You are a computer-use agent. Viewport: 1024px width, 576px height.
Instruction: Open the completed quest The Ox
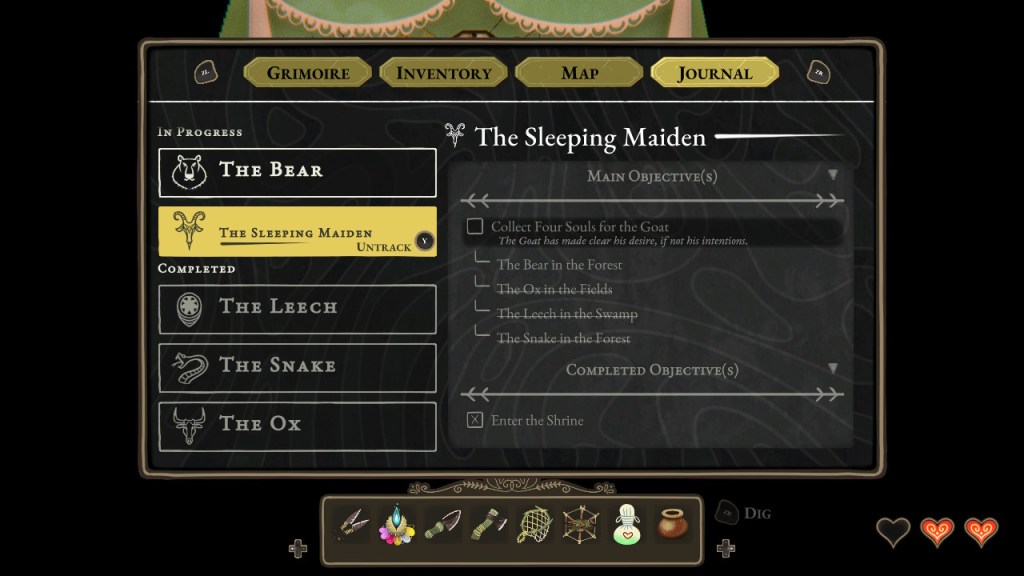[297, 425]
